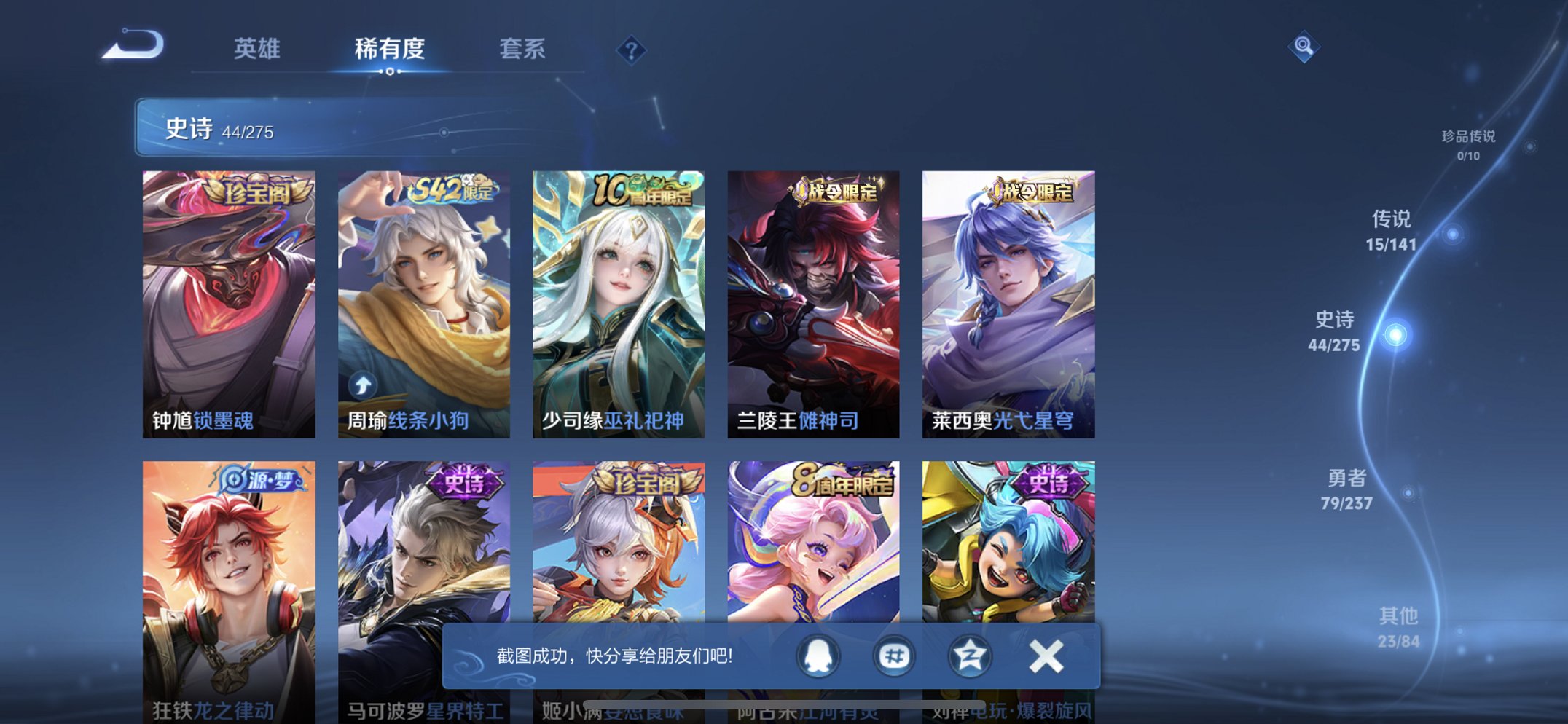Open the help question mark icon
The image size is (1568, 724).
[633, 50]
